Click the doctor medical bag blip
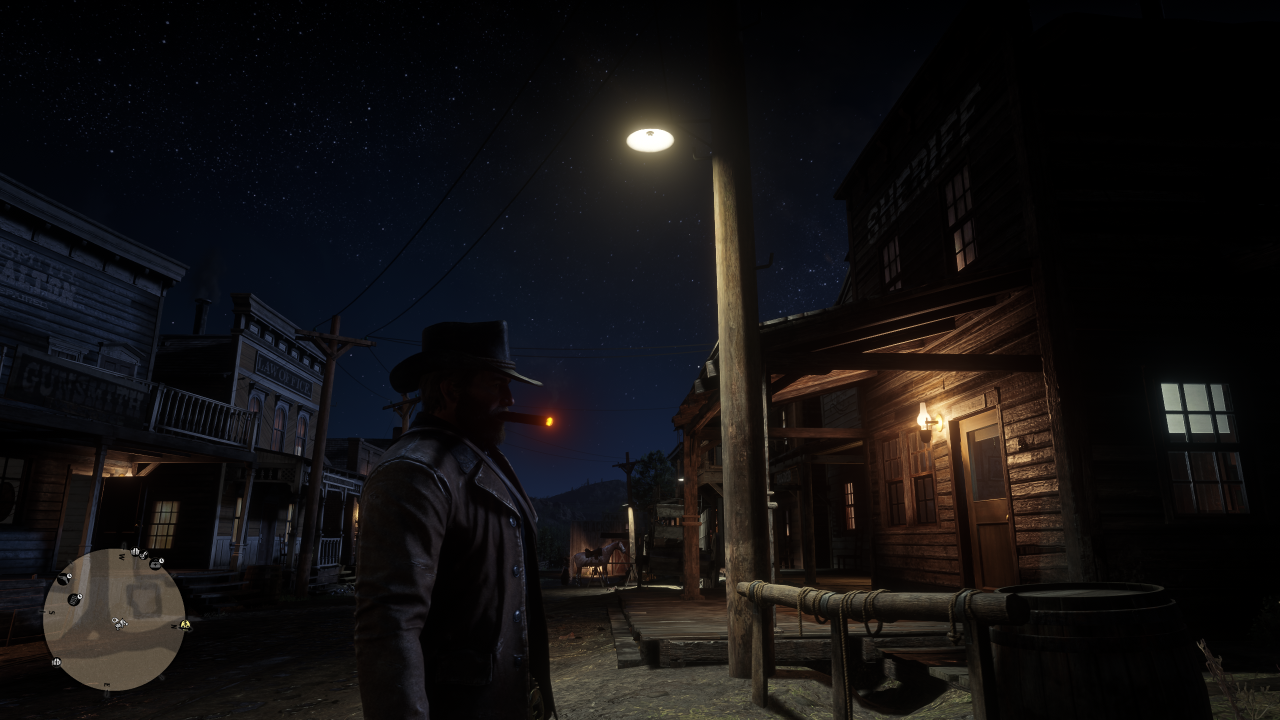1280x720 pixels. (155, 564)
